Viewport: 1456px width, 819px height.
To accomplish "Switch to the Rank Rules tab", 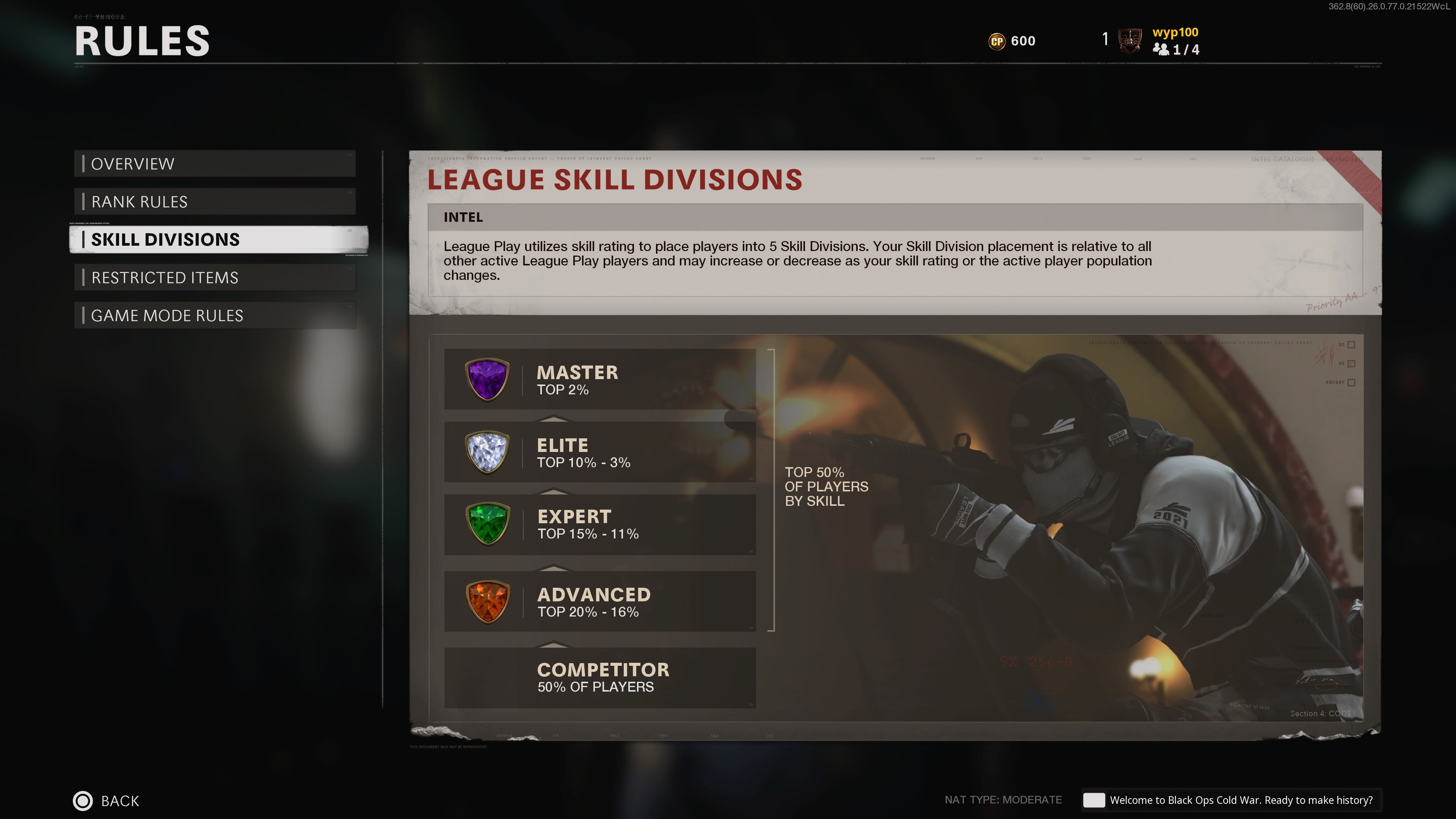I will tap(215, 201).
